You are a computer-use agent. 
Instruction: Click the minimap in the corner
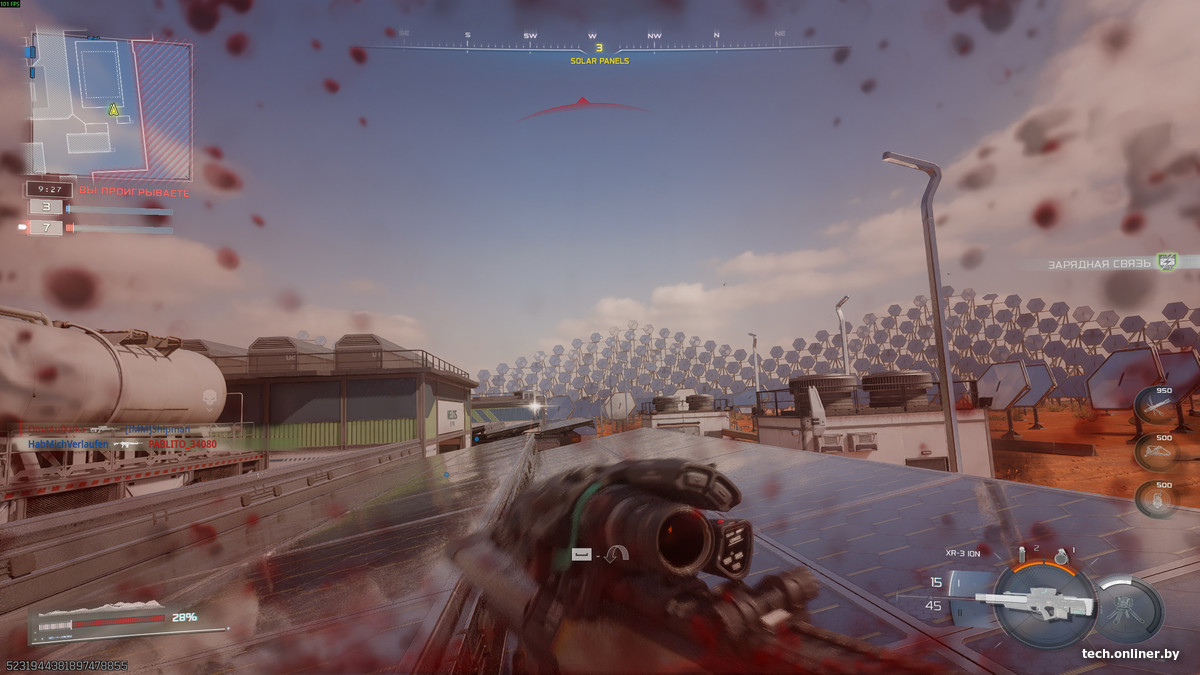point(110,105)
